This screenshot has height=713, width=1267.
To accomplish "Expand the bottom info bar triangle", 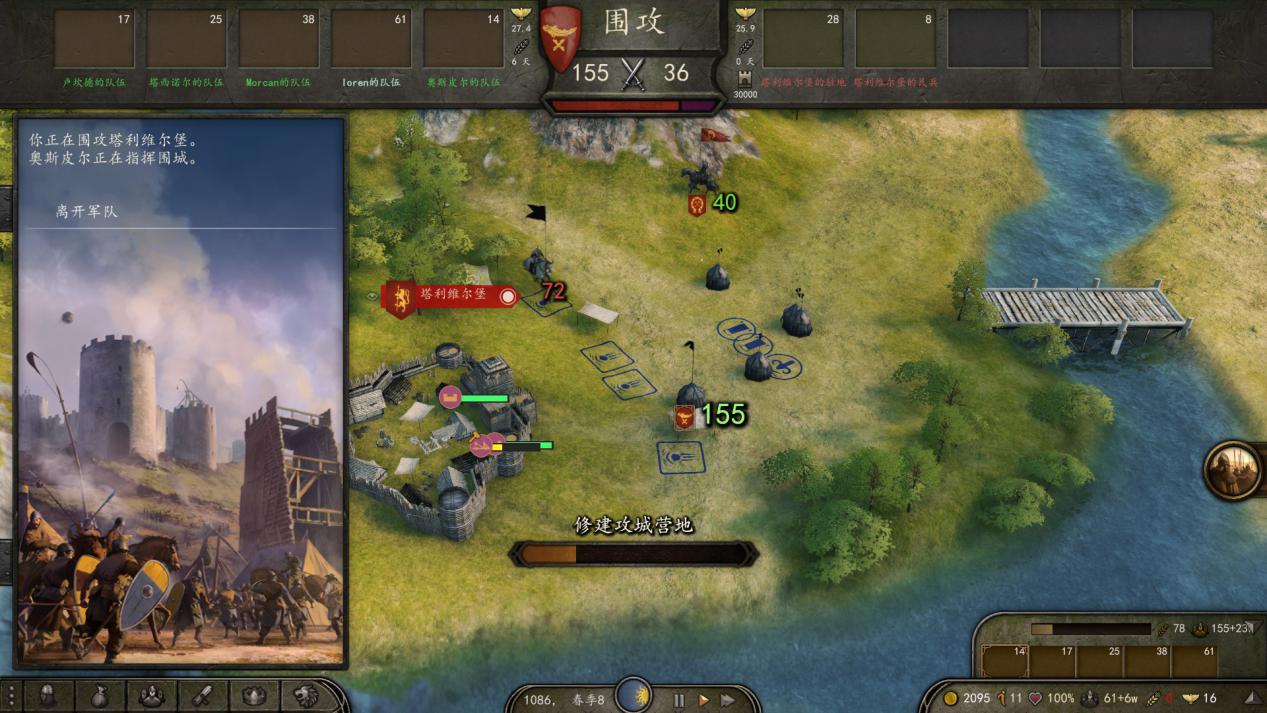I will pyautogui.click(x=1253, y=697).
